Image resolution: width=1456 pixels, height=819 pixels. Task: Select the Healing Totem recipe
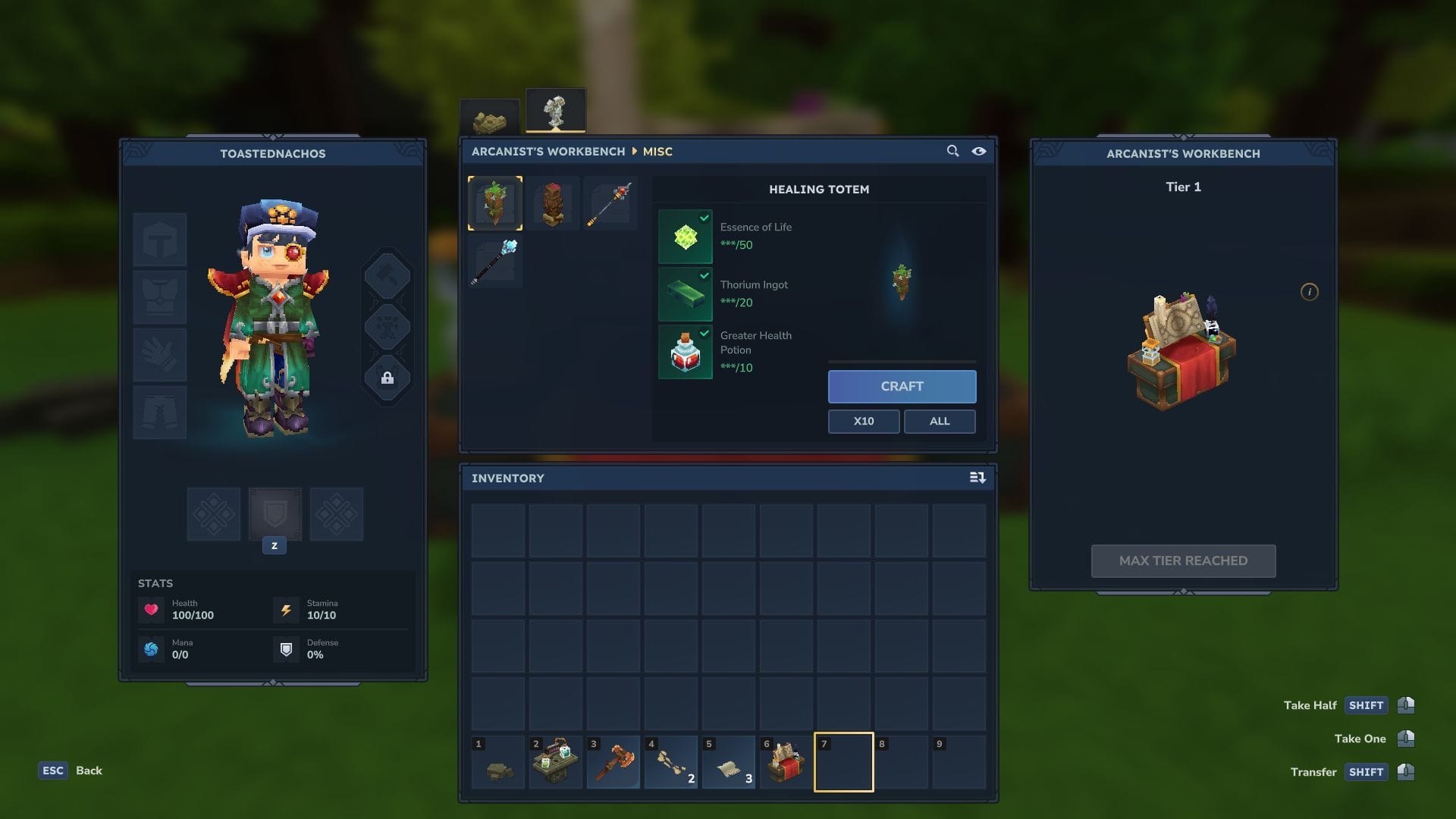tap(495, 203)
